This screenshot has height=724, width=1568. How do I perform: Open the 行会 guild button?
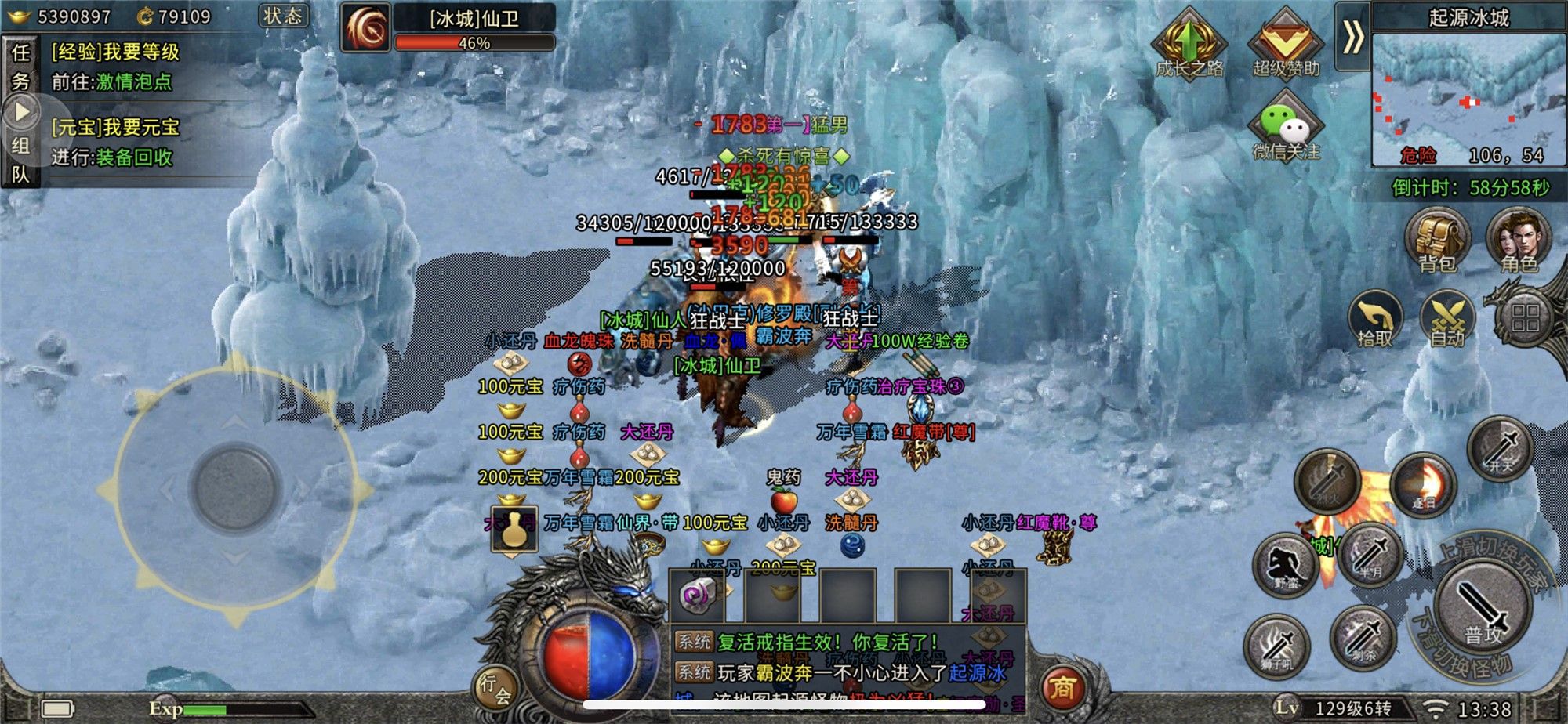495,689
